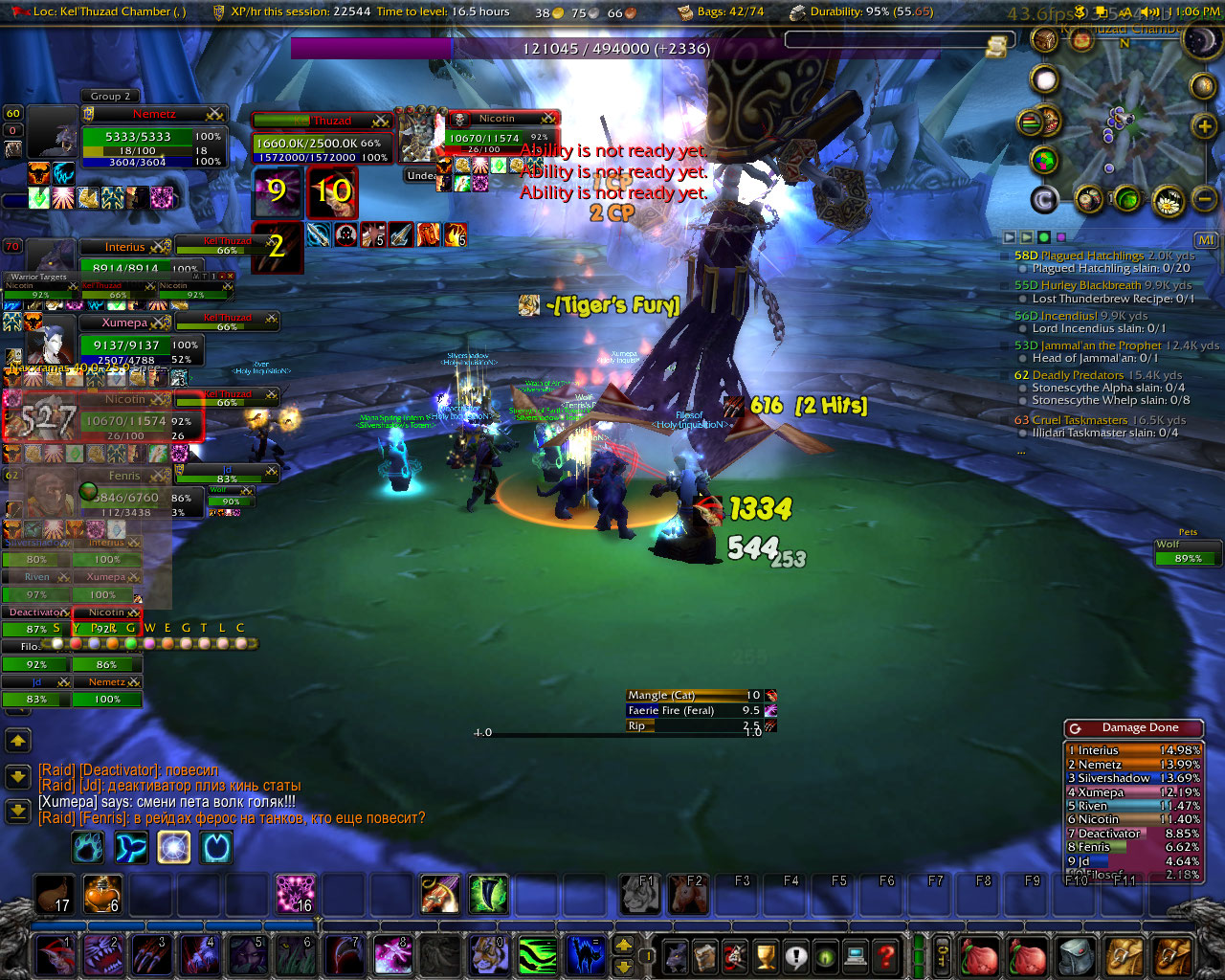Screen dimensions: 1225x980
Task: Open the day-night moon clock button
Action: 1200,41
